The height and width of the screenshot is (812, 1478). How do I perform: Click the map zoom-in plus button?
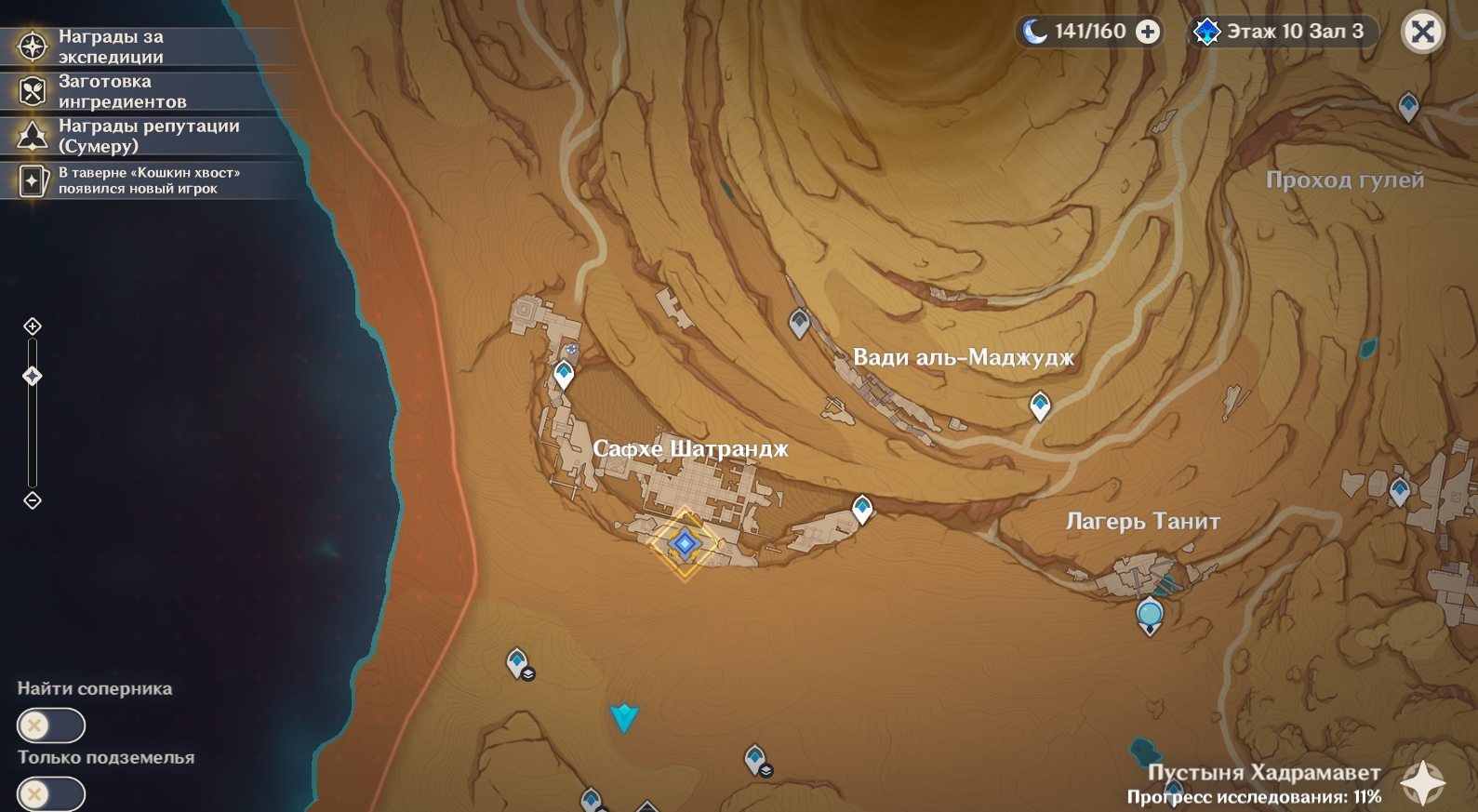click(x=33, y=326)
